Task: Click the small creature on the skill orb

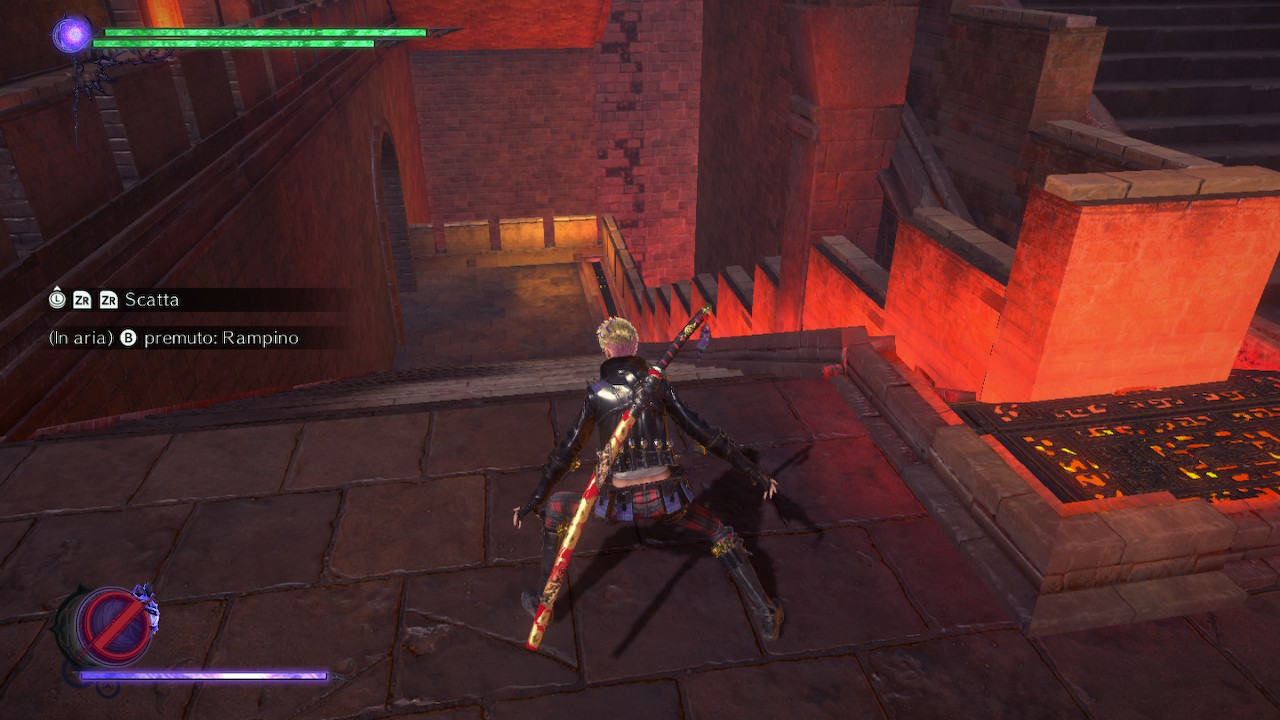Action: pos(145,605)
